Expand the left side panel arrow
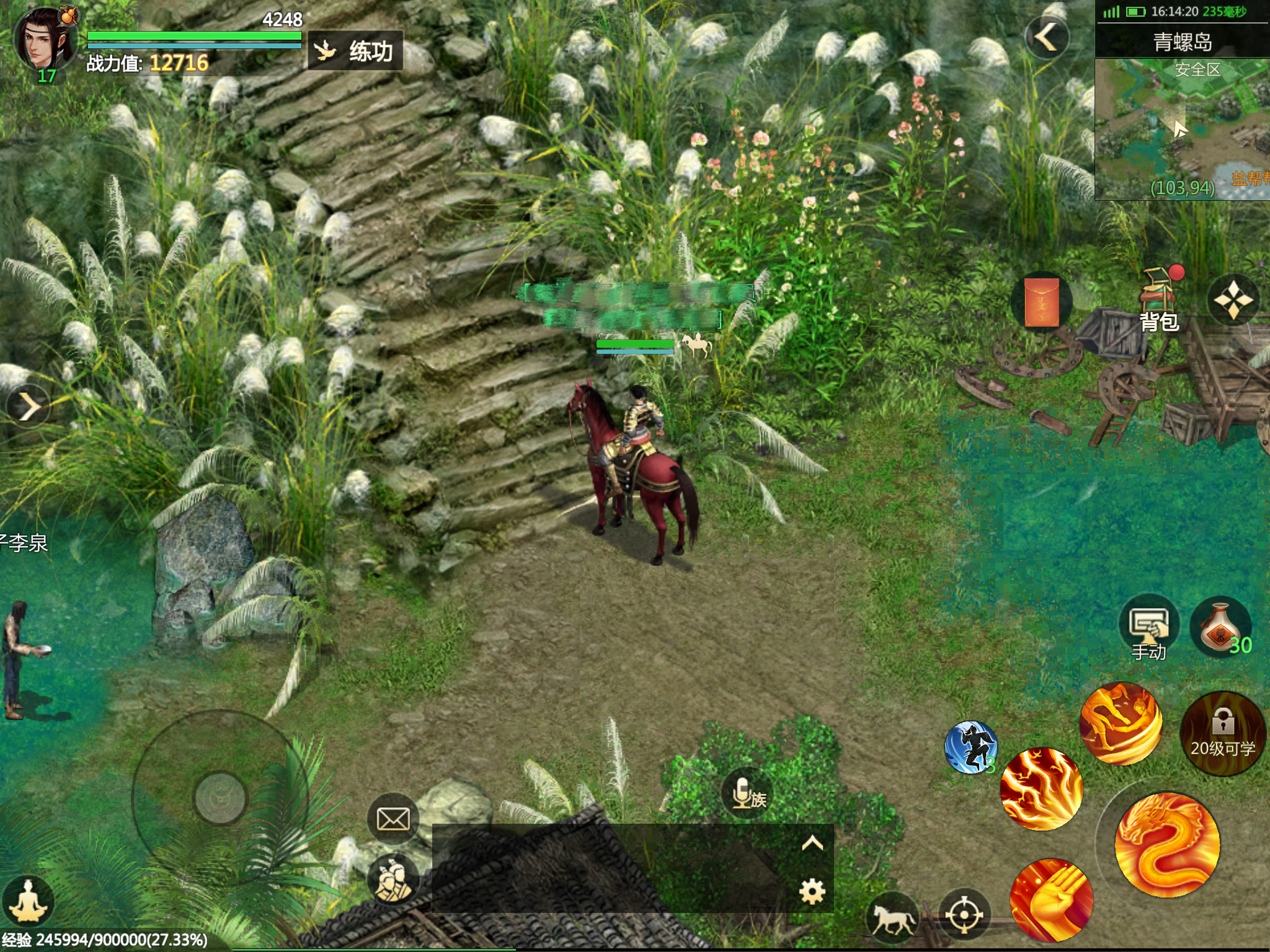The width and height of the screenshot is (1270, 952). (x=27, y=407)
